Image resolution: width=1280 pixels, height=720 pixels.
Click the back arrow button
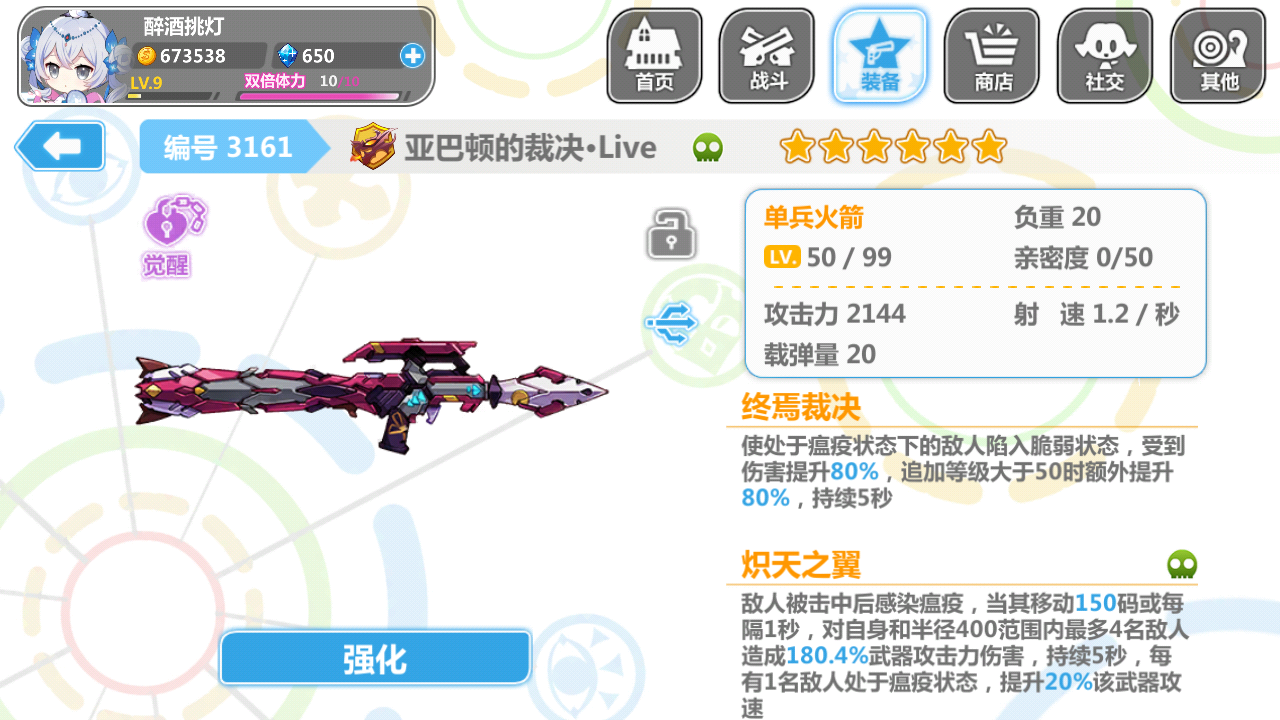(59, 146)
